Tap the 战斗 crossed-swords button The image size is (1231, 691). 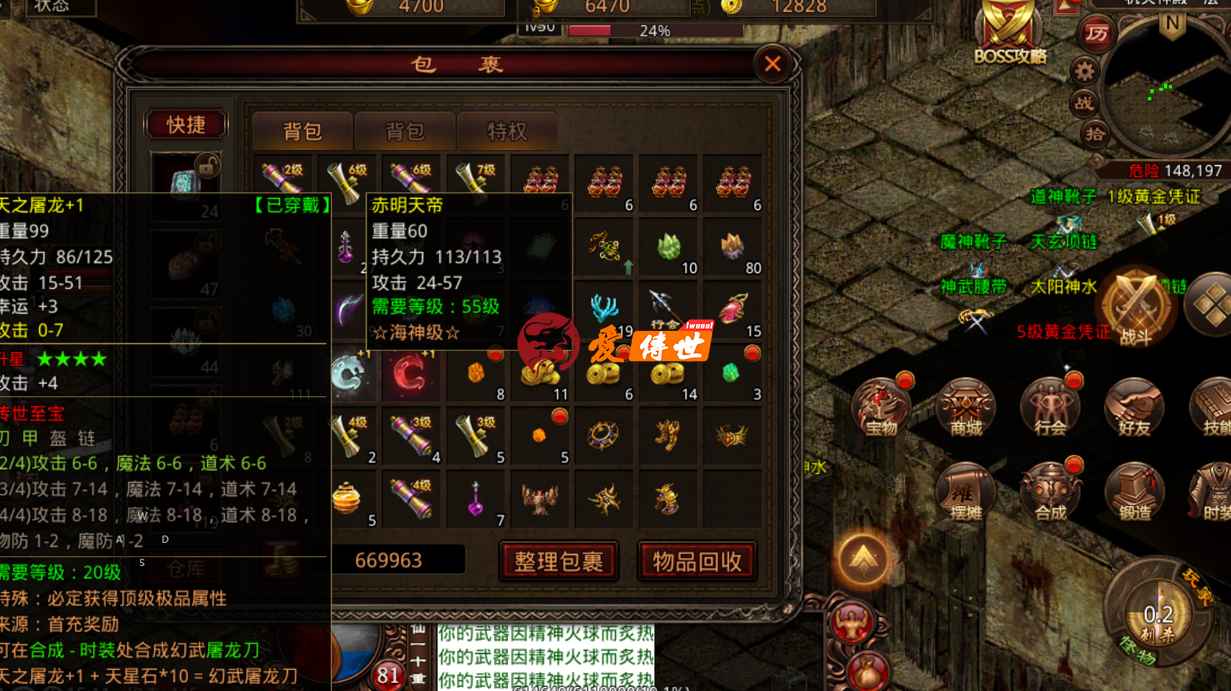coord(1135,305)
